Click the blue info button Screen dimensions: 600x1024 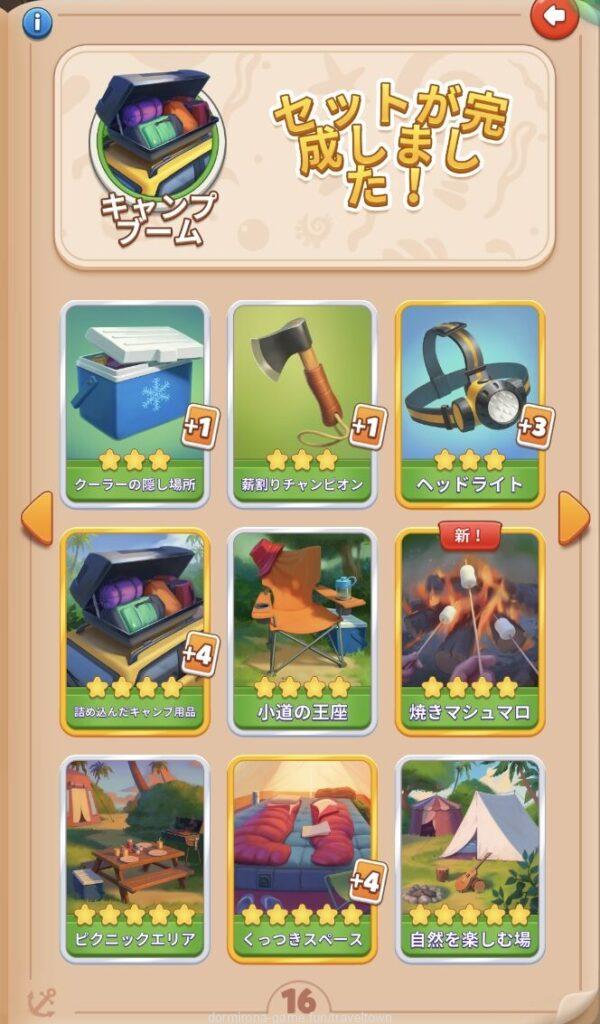click(37, 23)
